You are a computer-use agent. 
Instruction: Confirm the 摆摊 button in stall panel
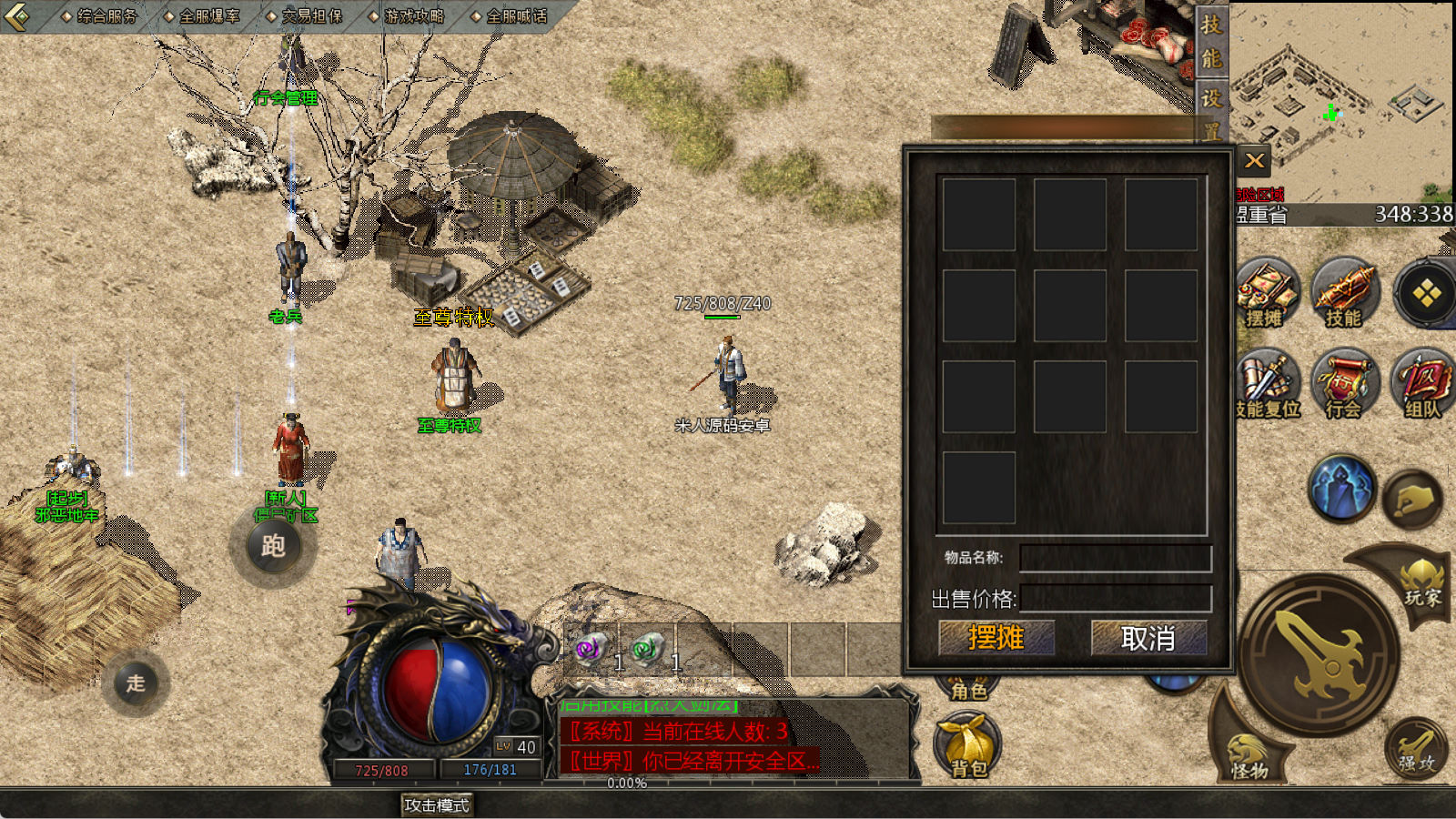(x=996, y=638)
